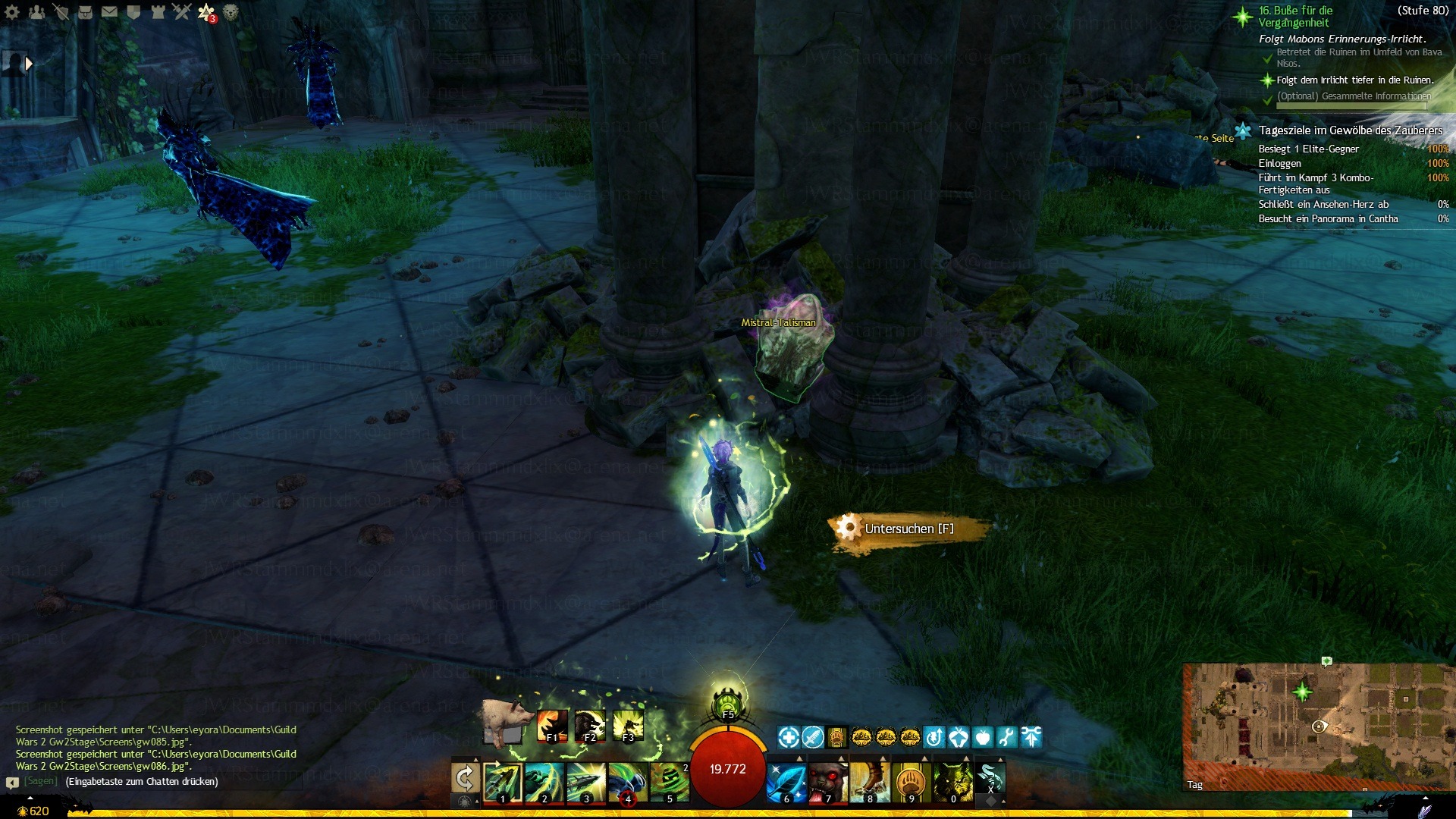Expand the party portrait arrow
This screenshot has height=819, width=1456.
coord(29,64)
